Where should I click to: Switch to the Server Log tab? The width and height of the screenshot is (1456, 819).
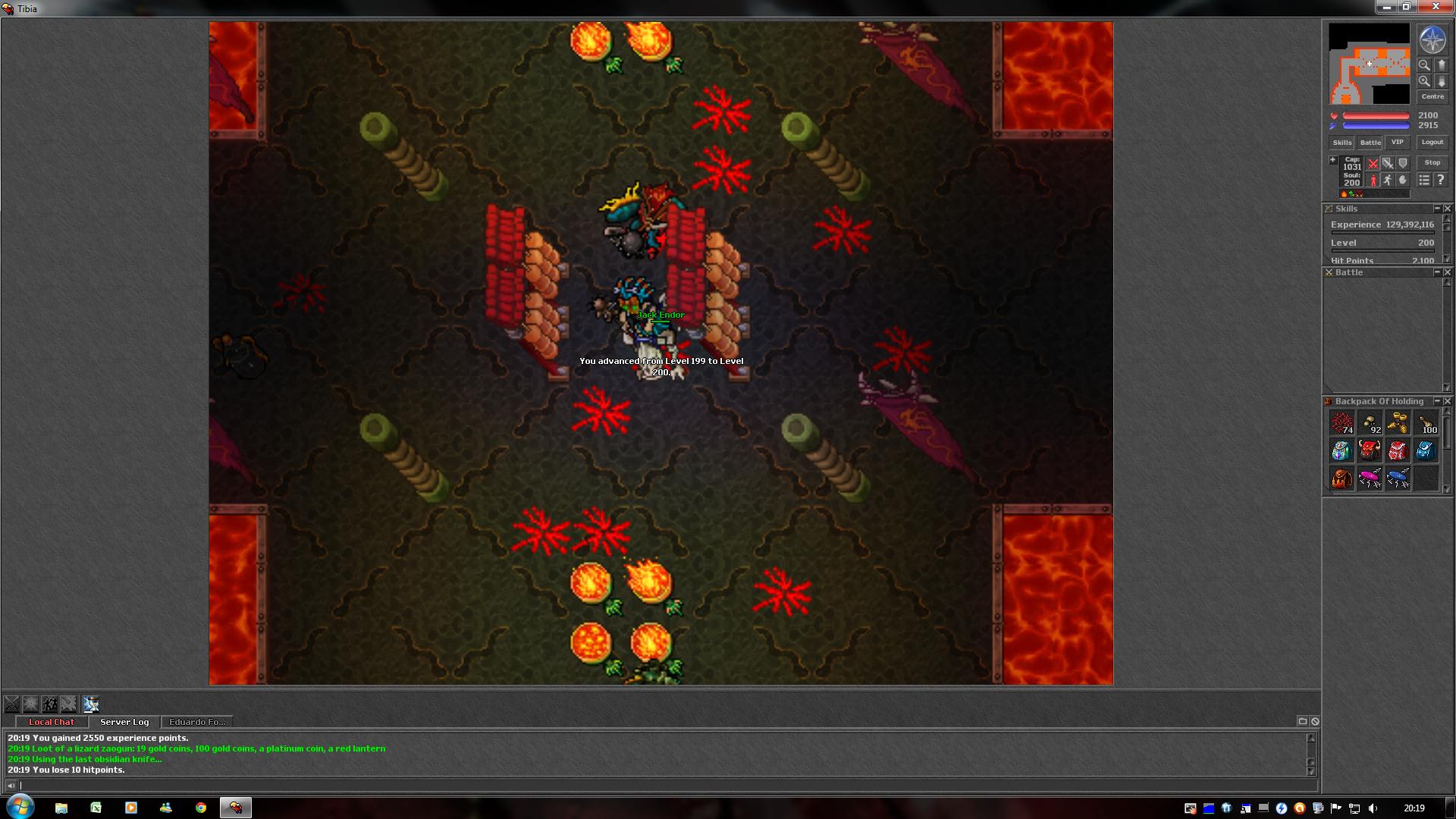124,722
